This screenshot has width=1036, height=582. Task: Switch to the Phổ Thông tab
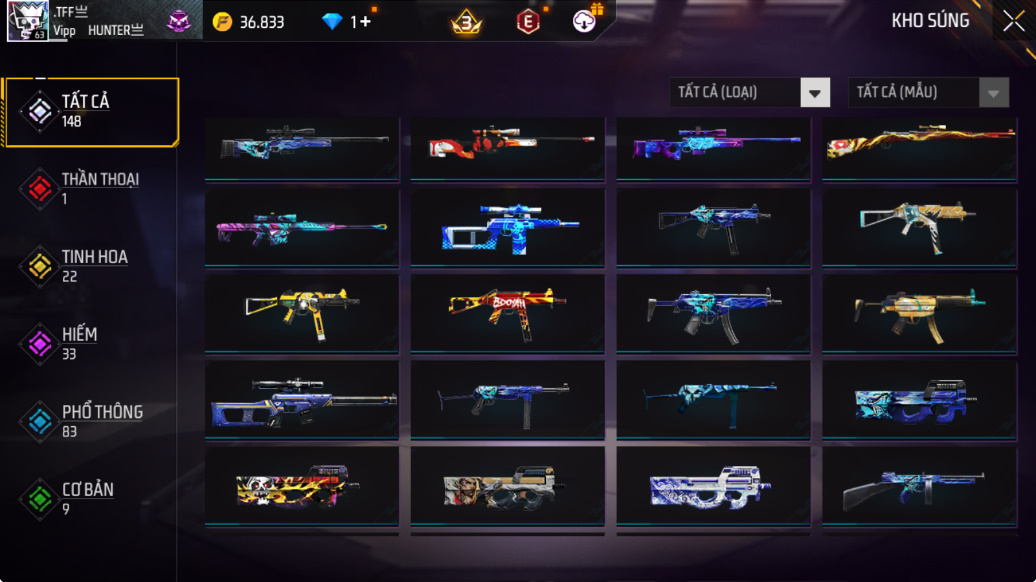coord(90,421)
